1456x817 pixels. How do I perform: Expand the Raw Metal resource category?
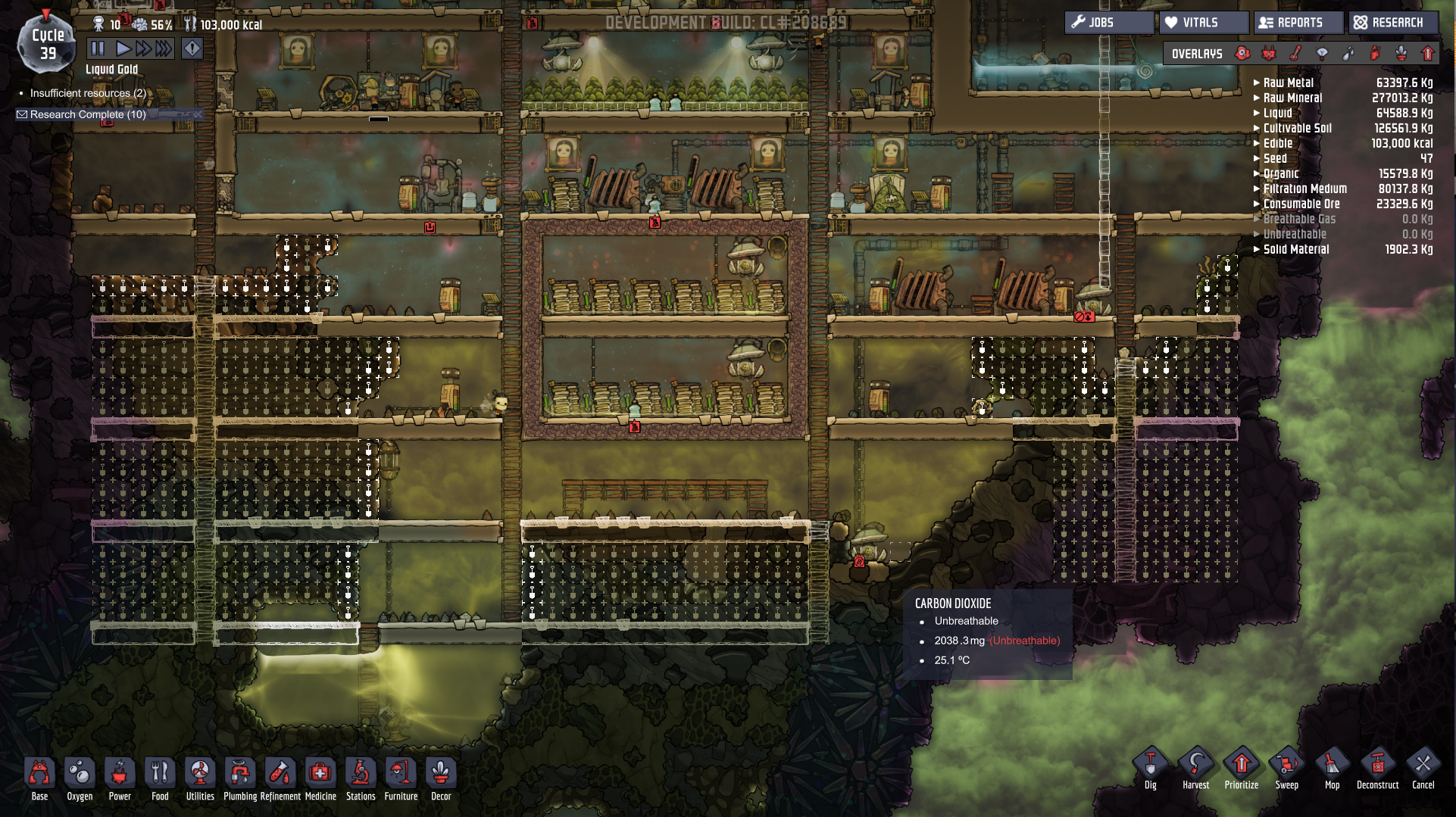pos(1288,83)
